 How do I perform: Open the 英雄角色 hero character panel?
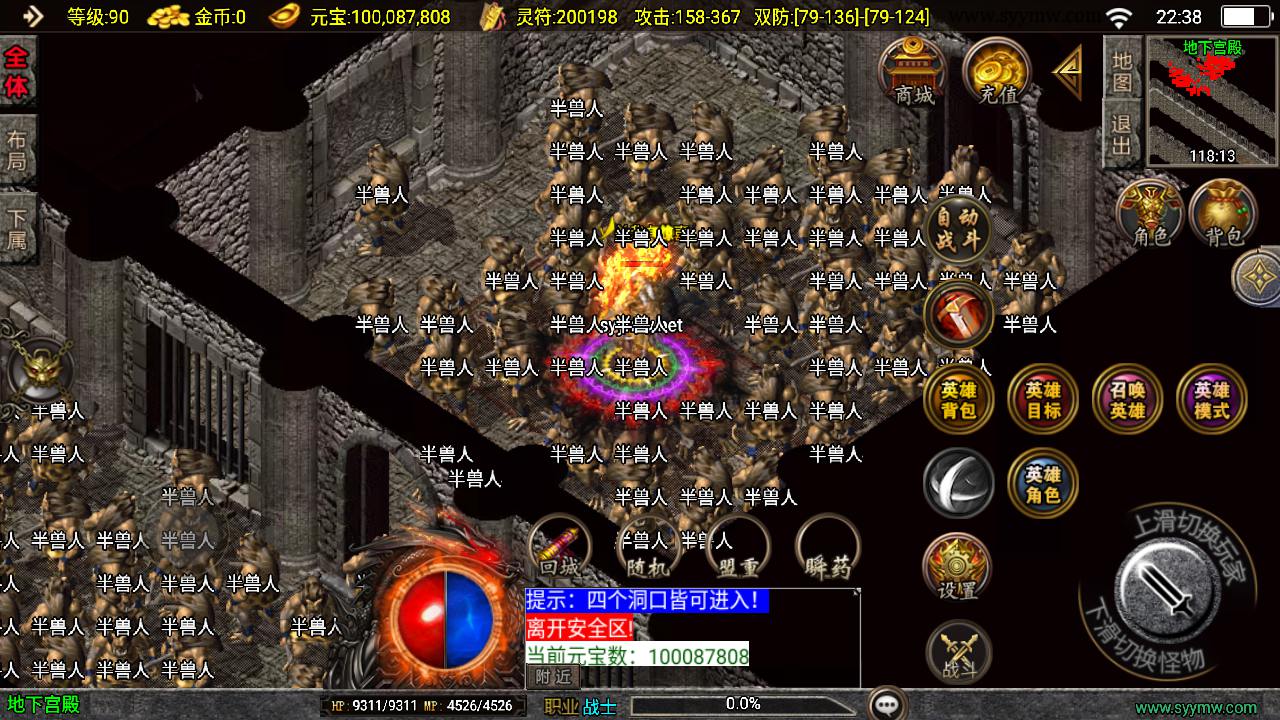[1043, 484]
